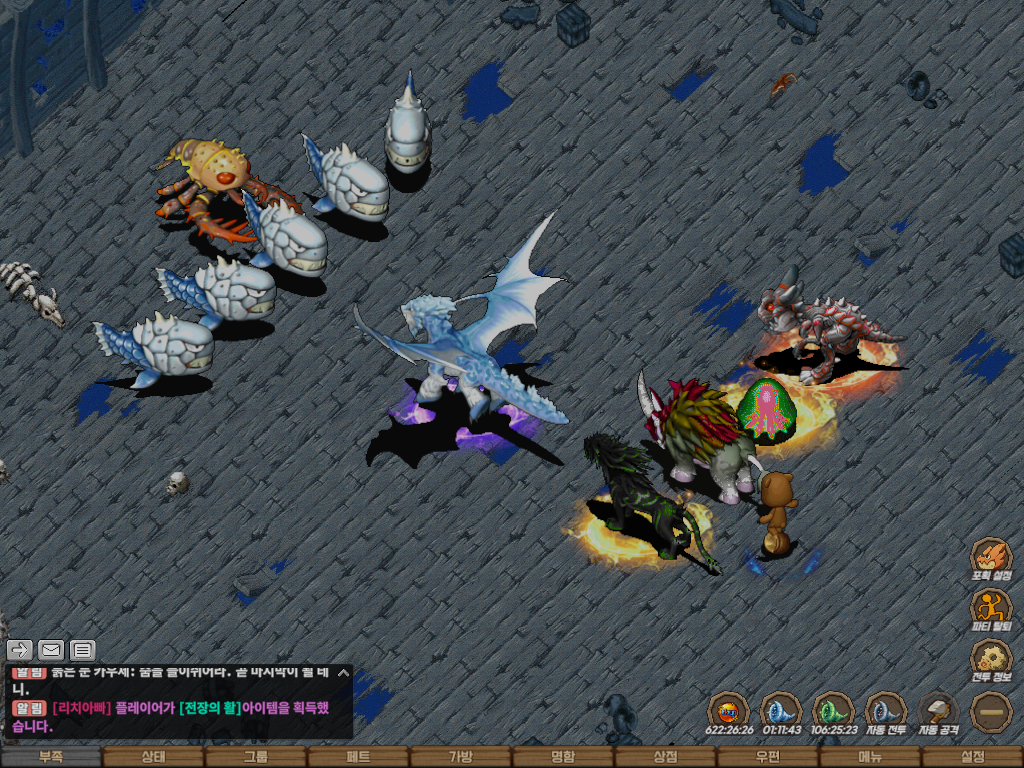
Task: Open the 상점 shop menu
Action: click(665, 757)
